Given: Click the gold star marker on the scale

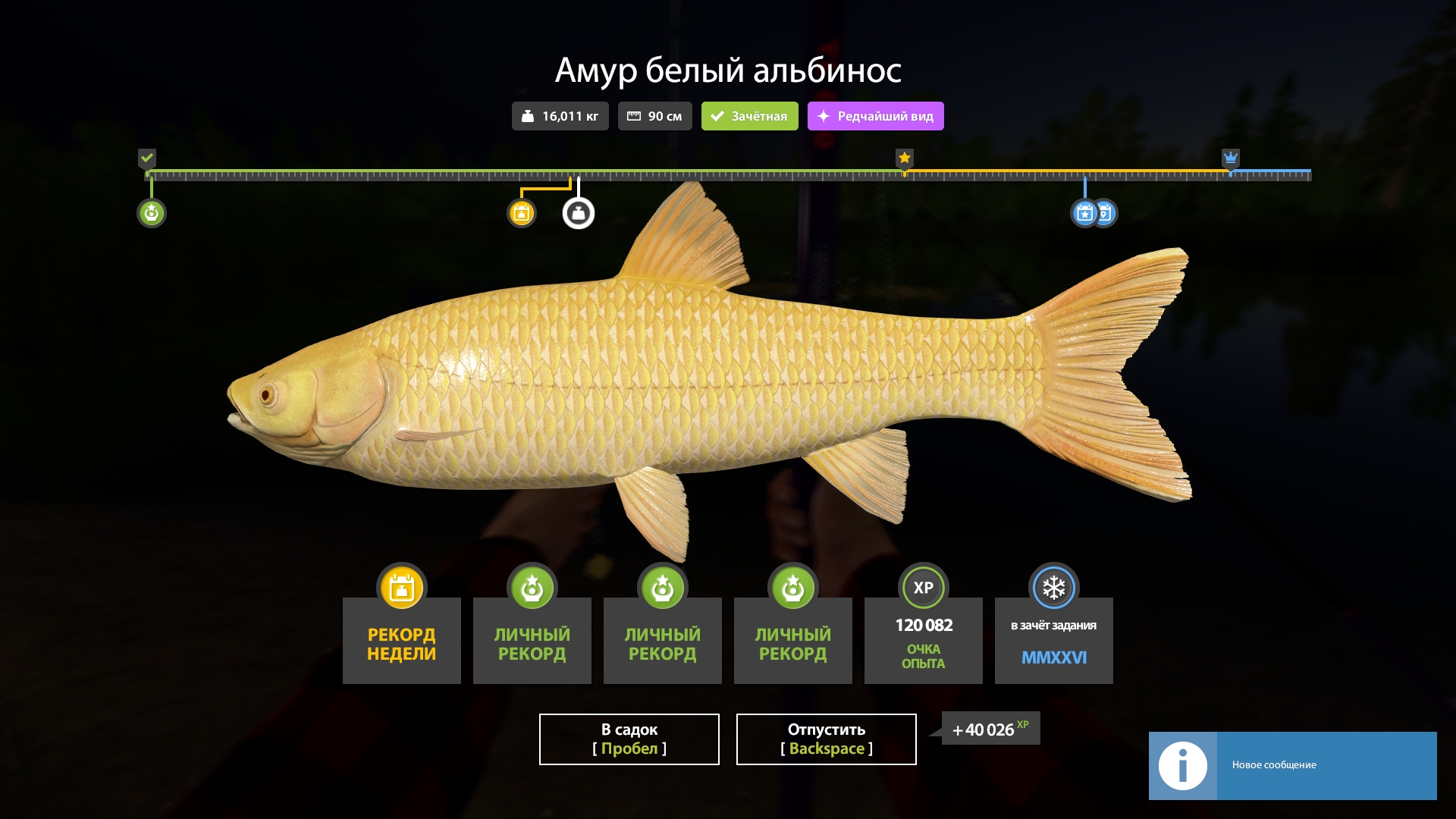Looking at the screenshot, I should pyautogui.click(x=904, y=158).
